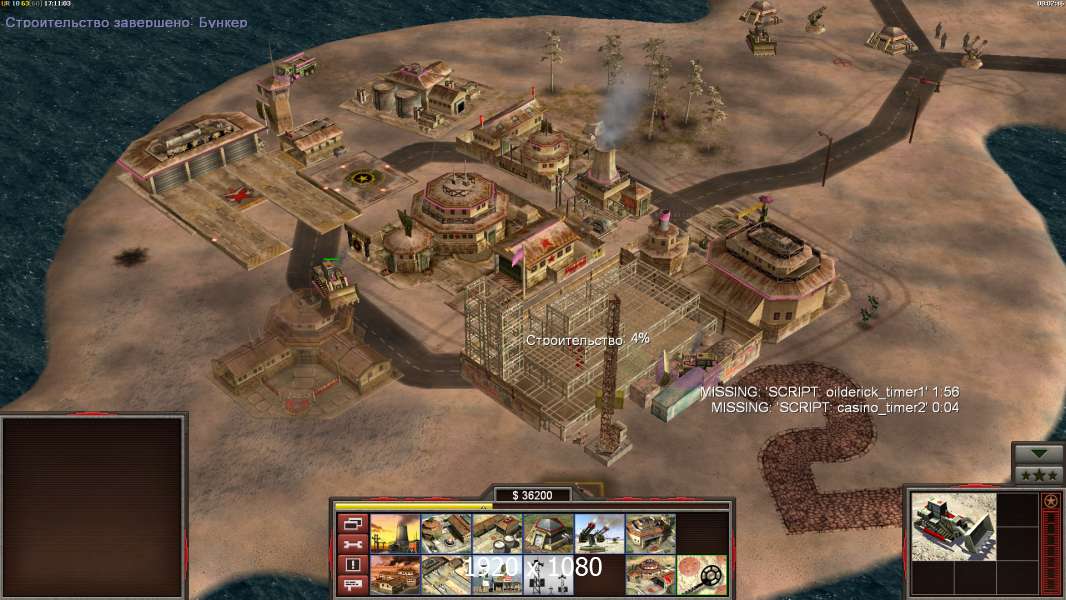Click the empty minimap radar panel
Viewport: 1066px width, 600px height.
[94, 507]
